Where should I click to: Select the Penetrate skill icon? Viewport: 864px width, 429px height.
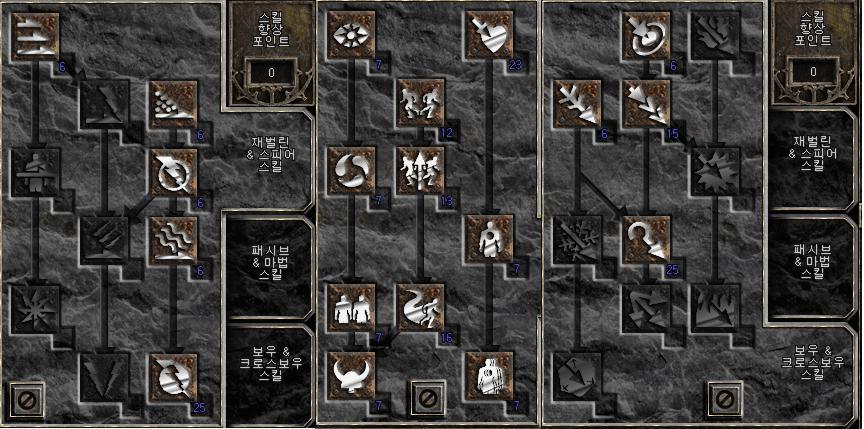488,241
